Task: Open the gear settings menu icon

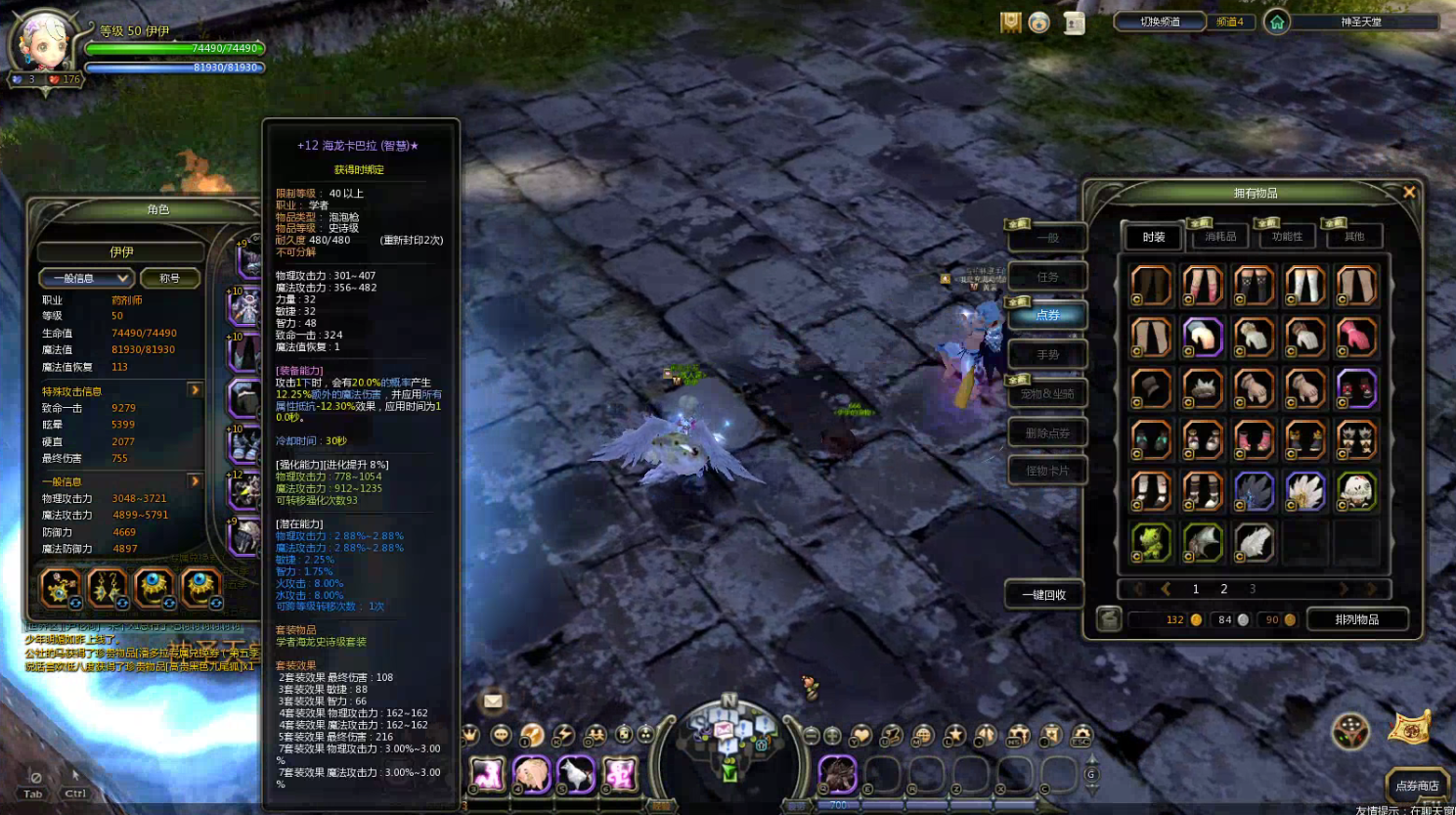Action: click(1081, 735)
